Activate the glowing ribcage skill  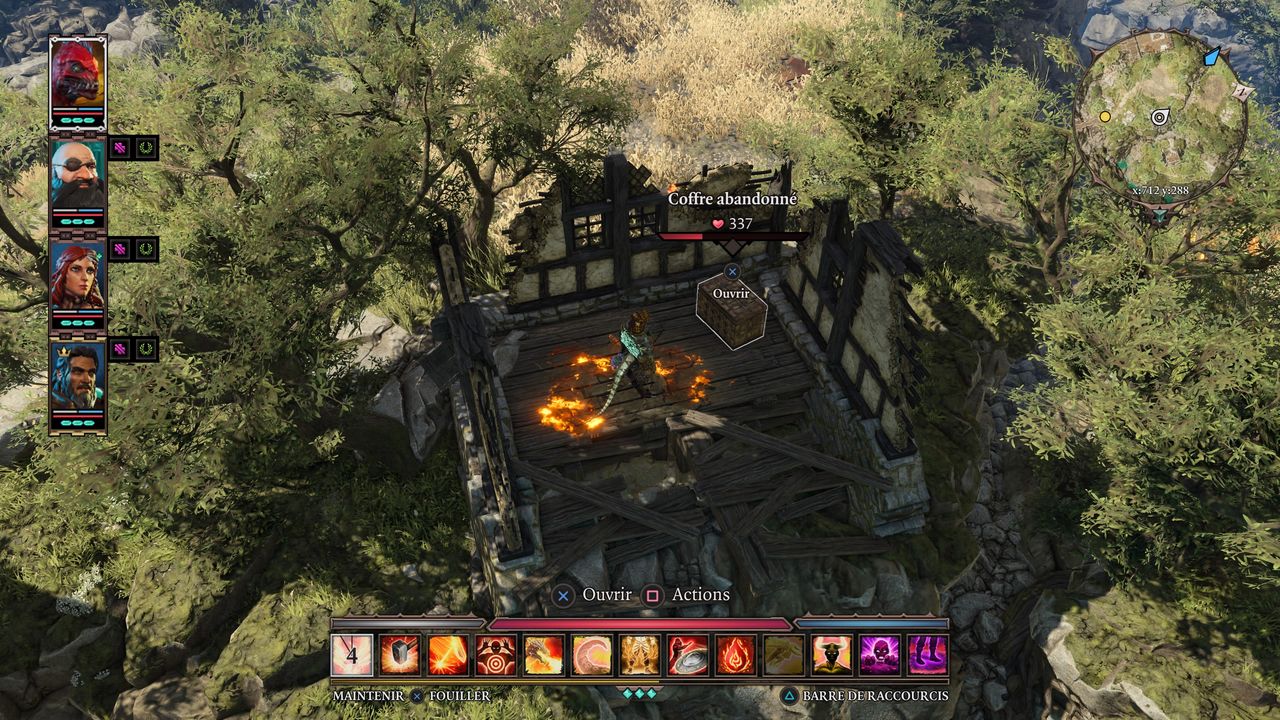(640, 655)
